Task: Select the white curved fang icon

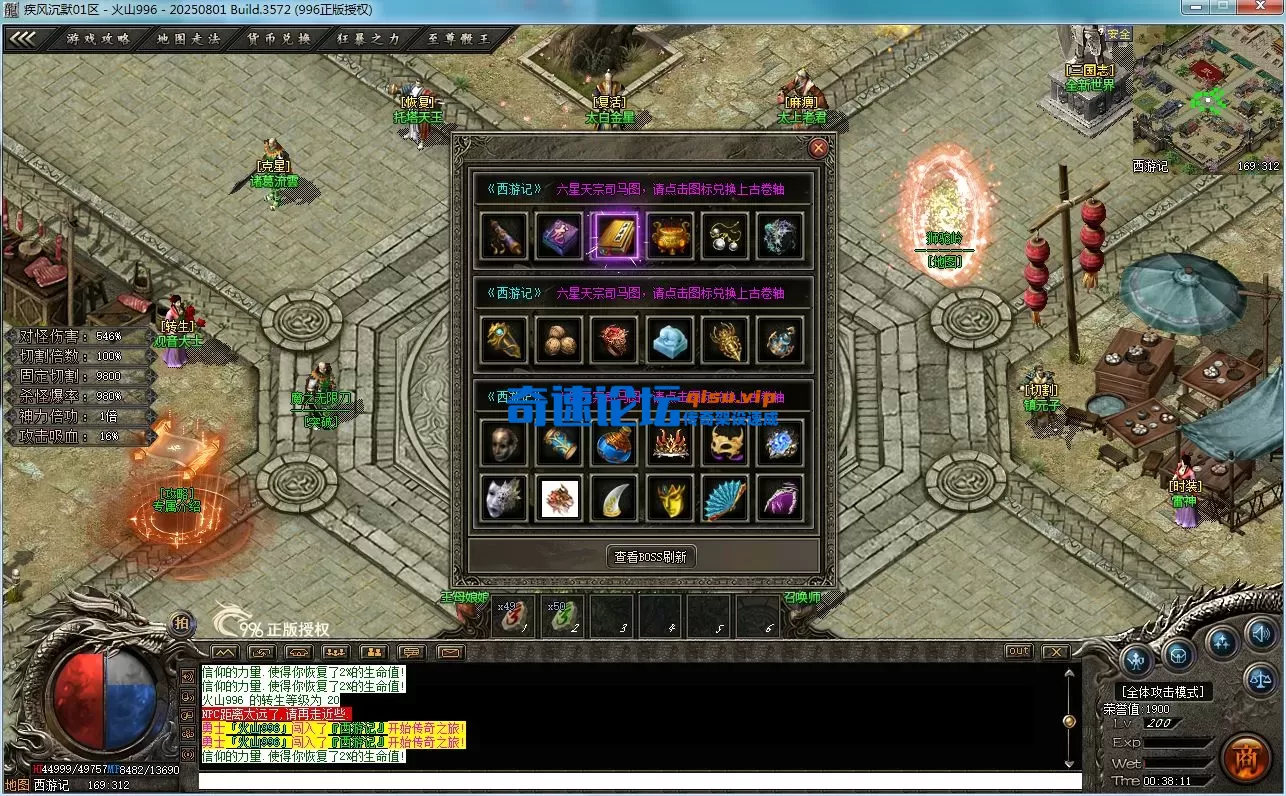Action: [x=615, y=498]
